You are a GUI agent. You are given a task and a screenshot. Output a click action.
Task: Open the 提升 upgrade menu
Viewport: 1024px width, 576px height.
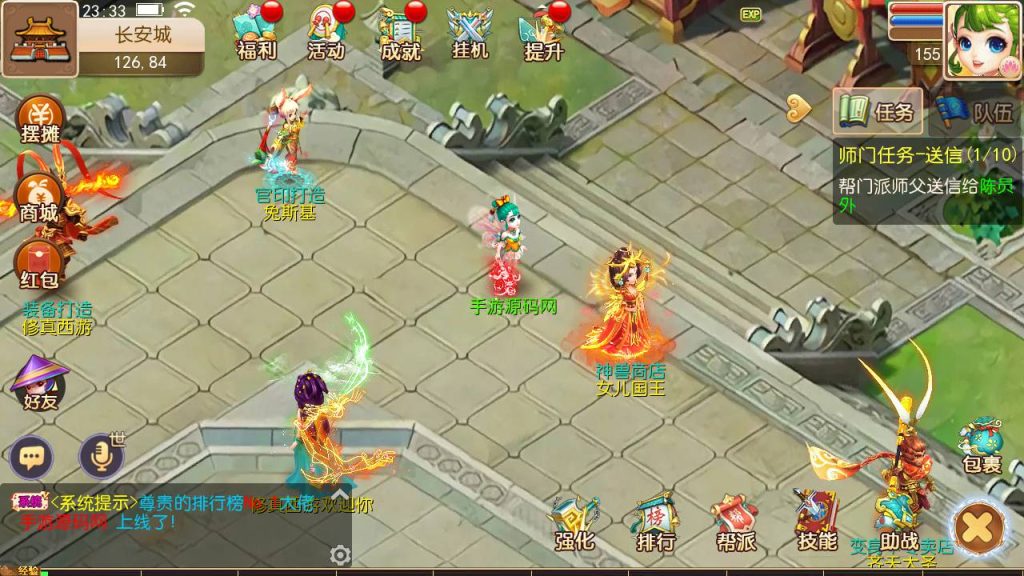[543, 33]
